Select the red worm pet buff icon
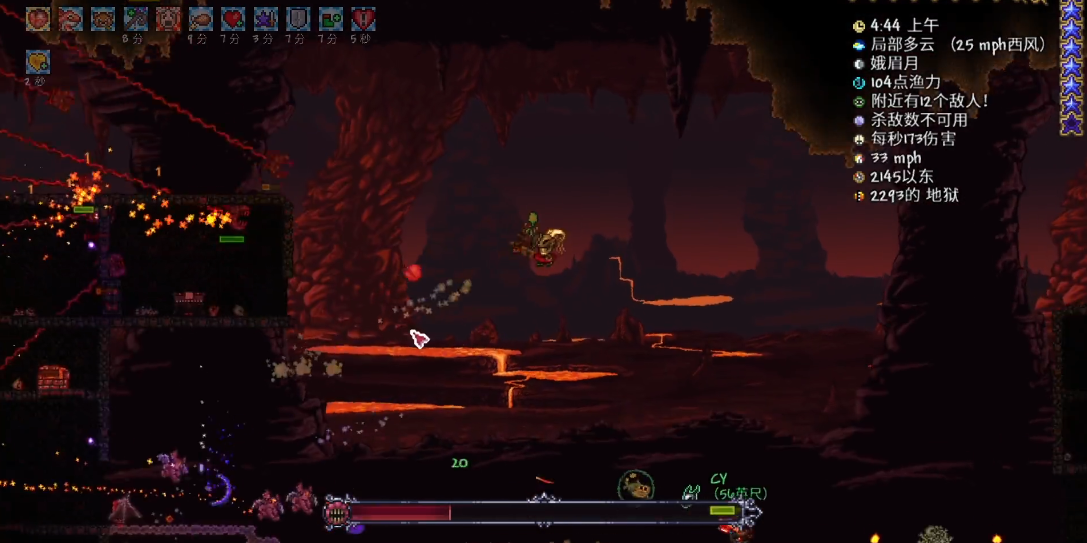1087x543 pixels. pos(70,18)
